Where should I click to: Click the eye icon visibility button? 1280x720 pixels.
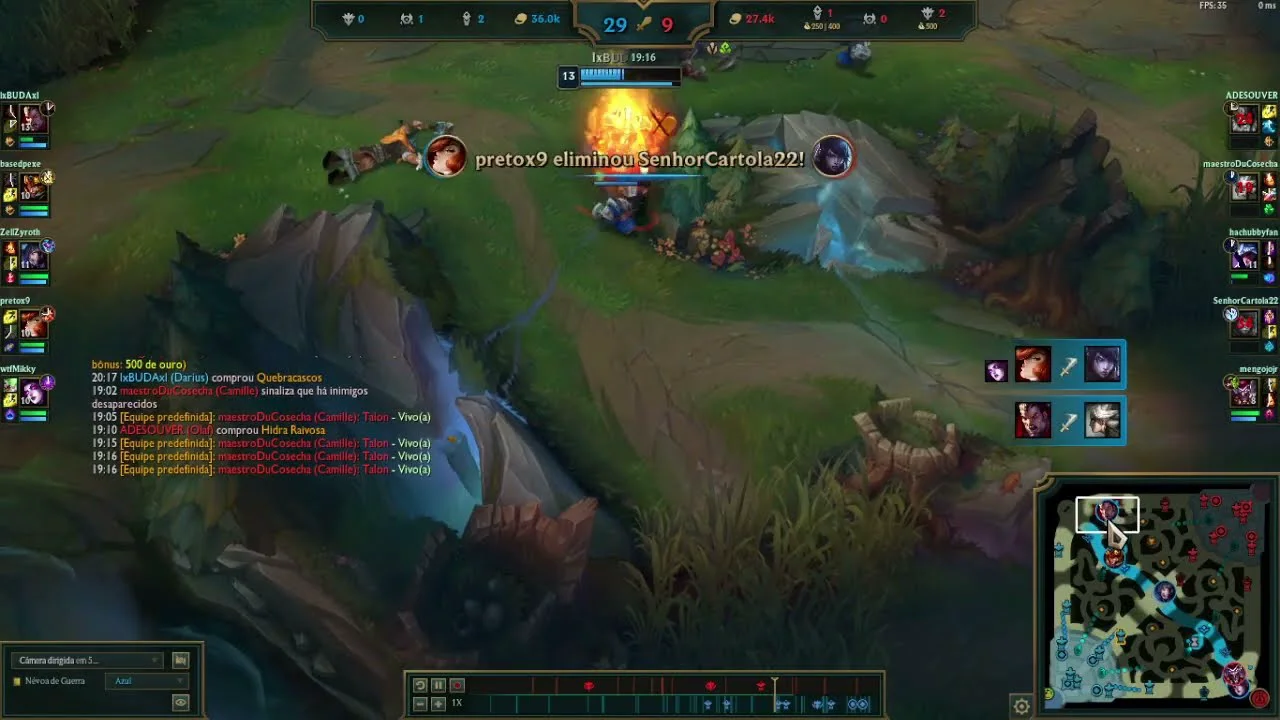point(181,703)
